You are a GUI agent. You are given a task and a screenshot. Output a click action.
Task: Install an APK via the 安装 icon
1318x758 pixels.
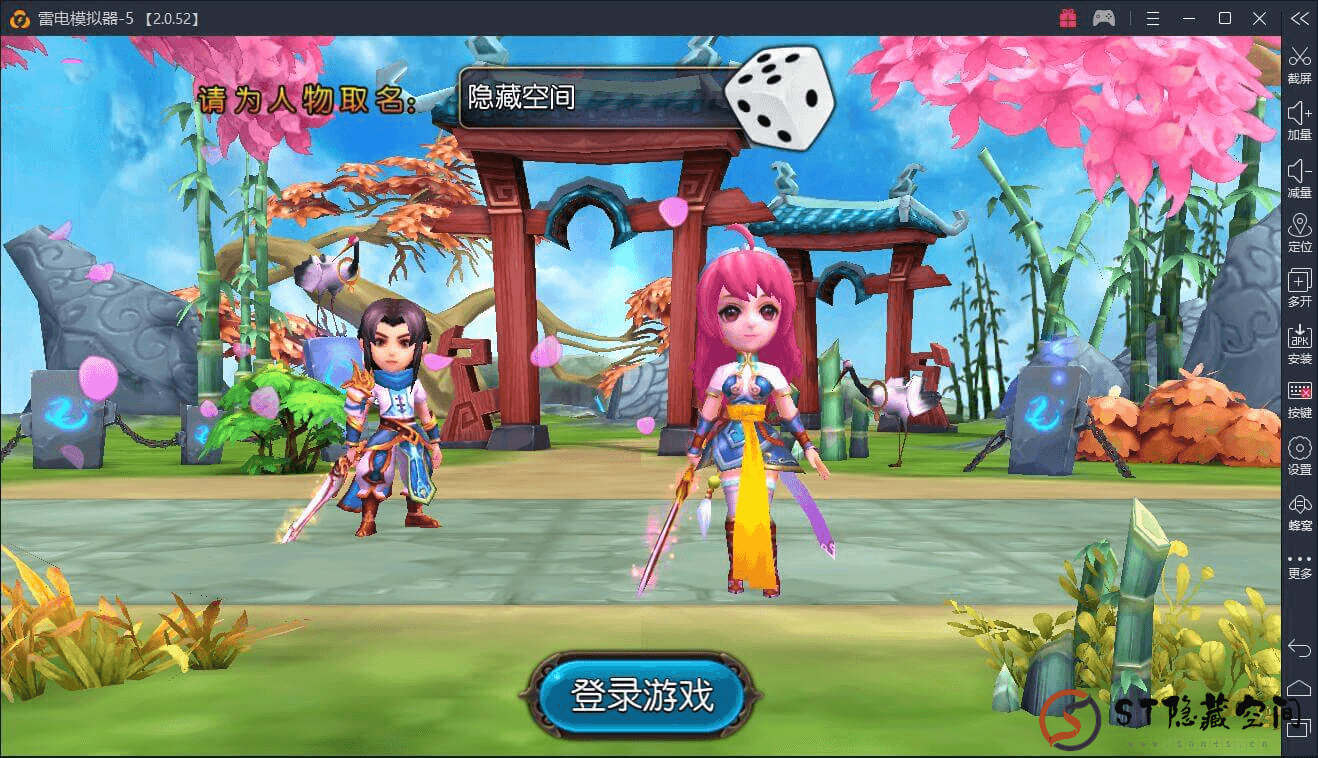coord(1299,344)
